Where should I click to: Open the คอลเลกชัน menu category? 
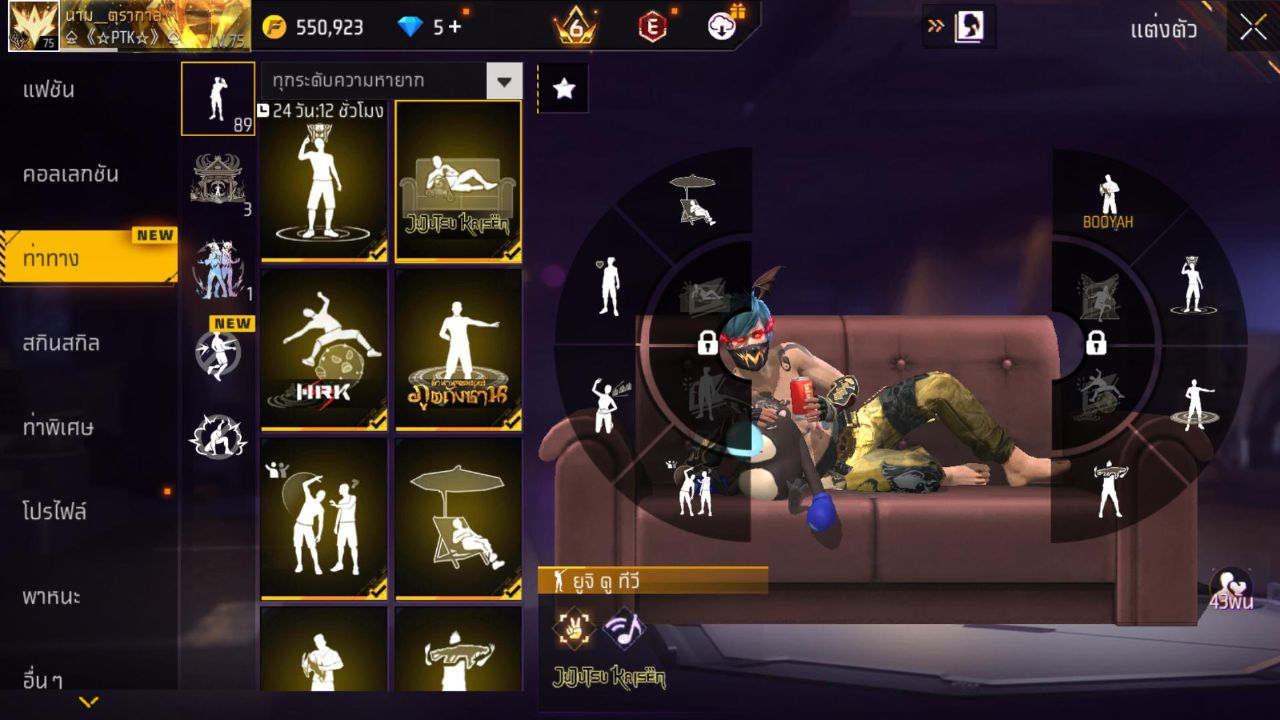click(70, 174)
